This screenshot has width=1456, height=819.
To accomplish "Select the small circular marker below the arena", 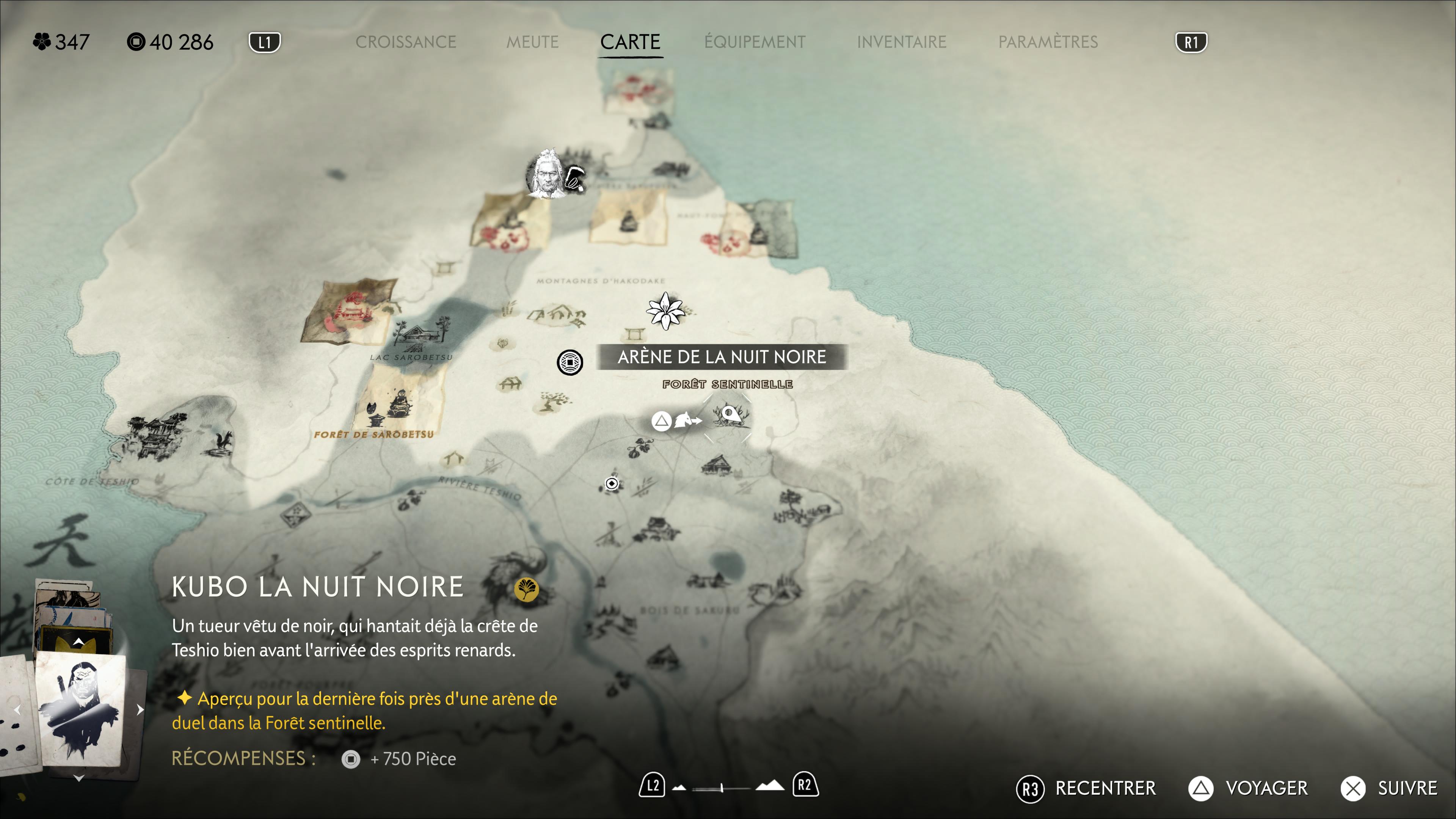I will pyautogui.click(x=612, y=483).
